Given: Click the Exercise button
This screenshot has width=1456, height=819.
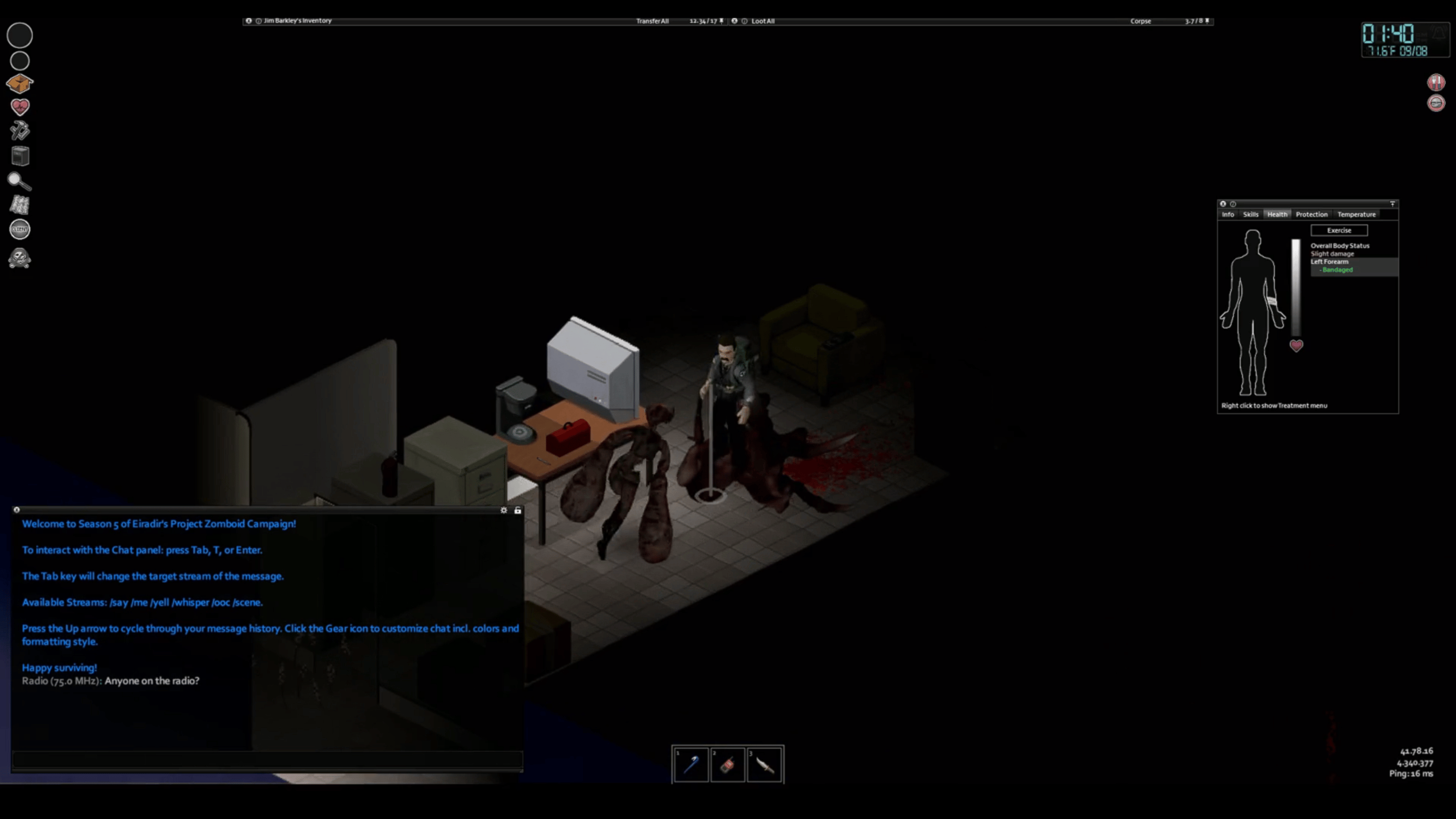Looking at the screenshot, I should [1338, 230].
